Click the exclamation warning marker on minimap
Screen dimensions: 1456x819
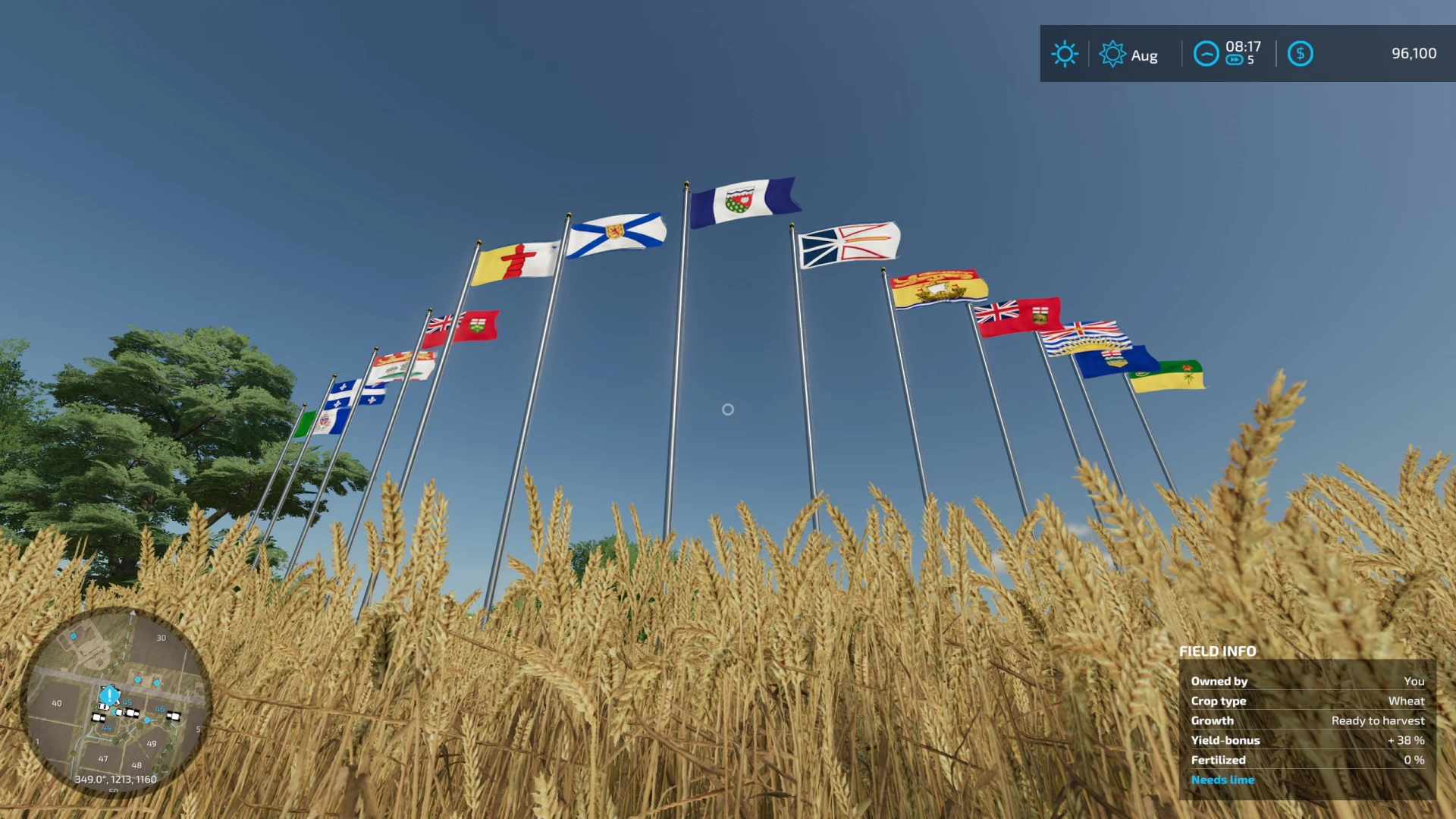(108, 695)
